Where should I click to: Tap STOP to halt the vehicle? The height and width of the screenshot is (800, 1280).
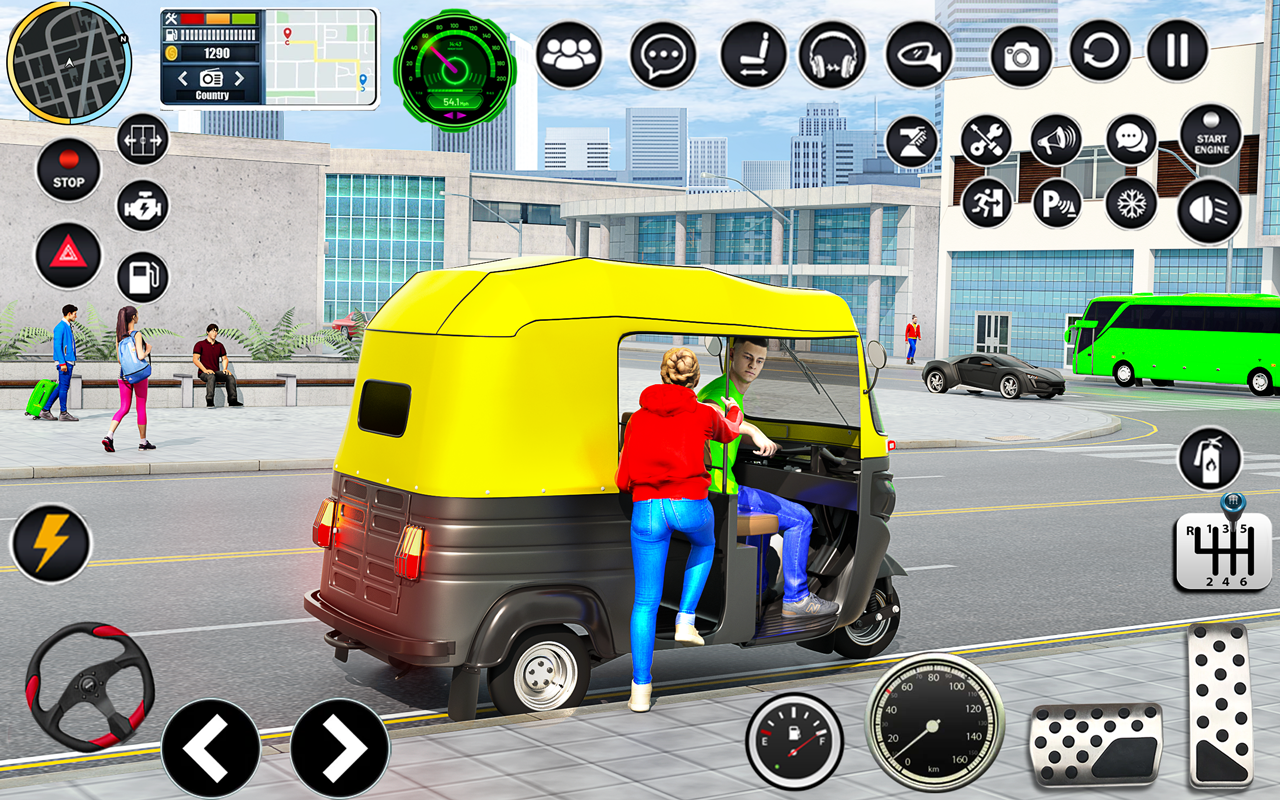pos(67,168)
